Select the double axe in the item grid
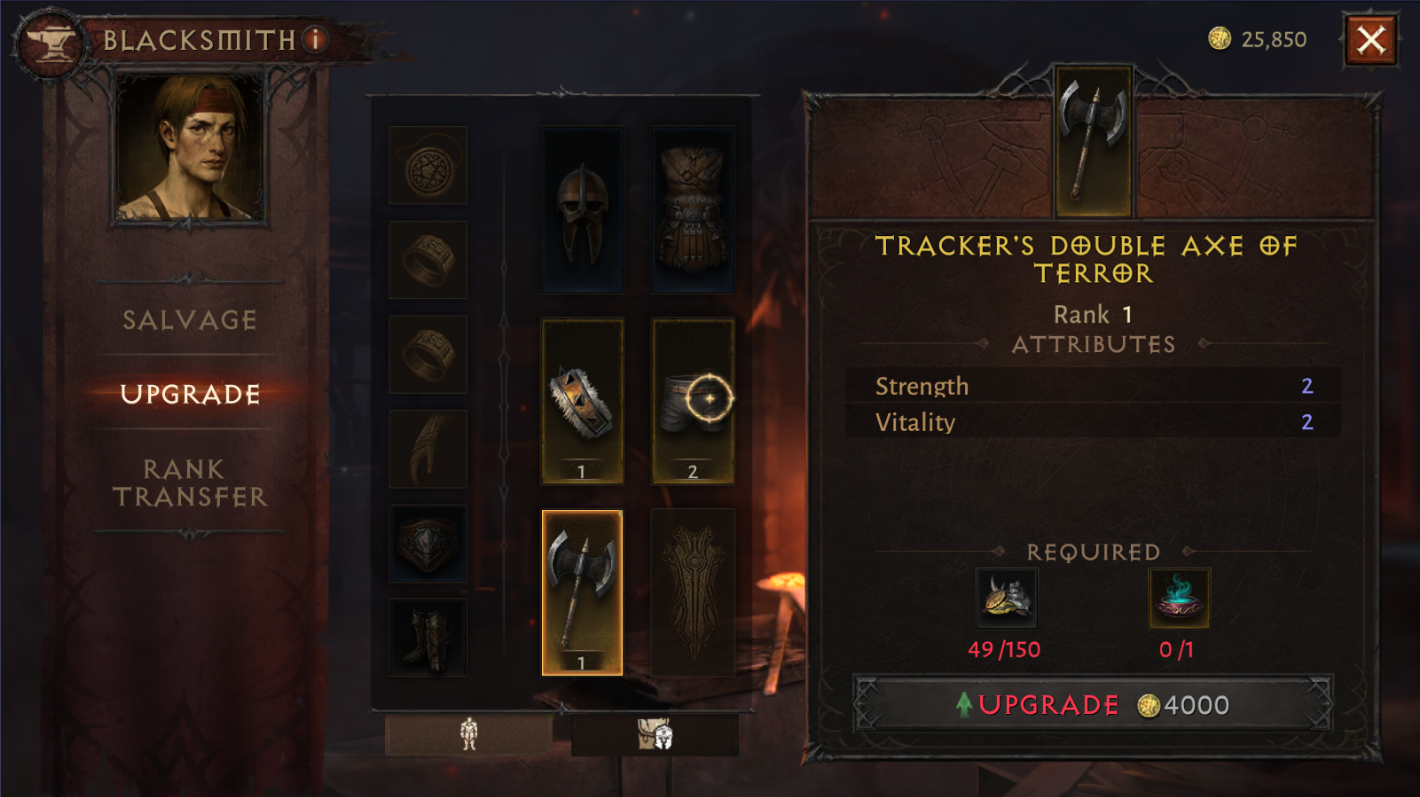The height and width of the screenshot is (797, 1420). tap(583, 590)
